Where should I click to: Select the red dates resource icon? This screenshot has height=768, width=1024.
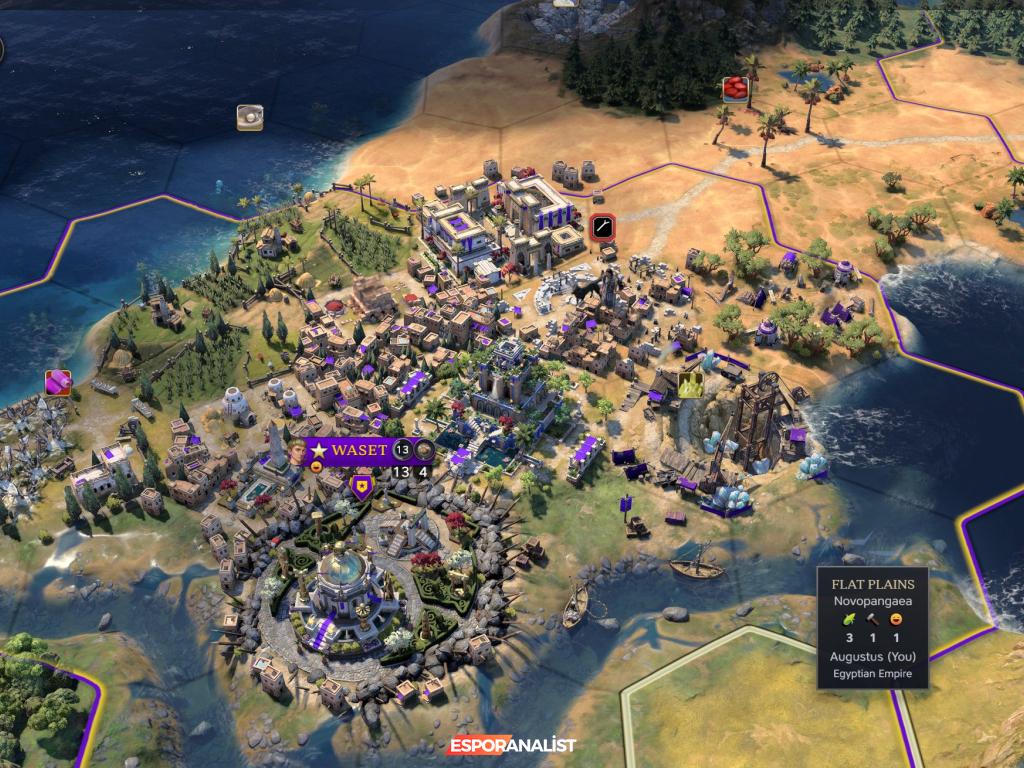coord(737,89)
